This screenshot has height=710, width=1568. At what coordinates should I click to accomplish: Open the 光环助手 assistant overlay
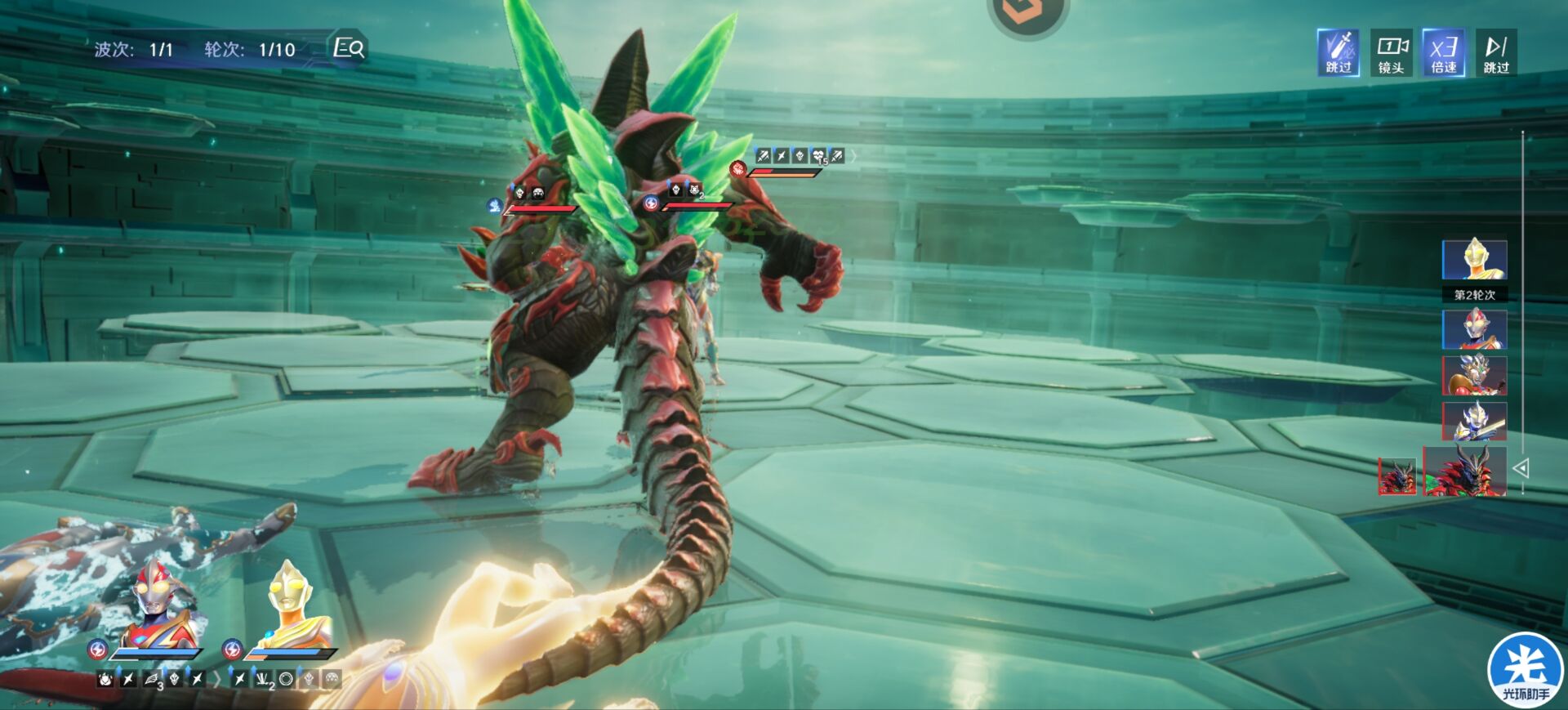click(1525, 670)
